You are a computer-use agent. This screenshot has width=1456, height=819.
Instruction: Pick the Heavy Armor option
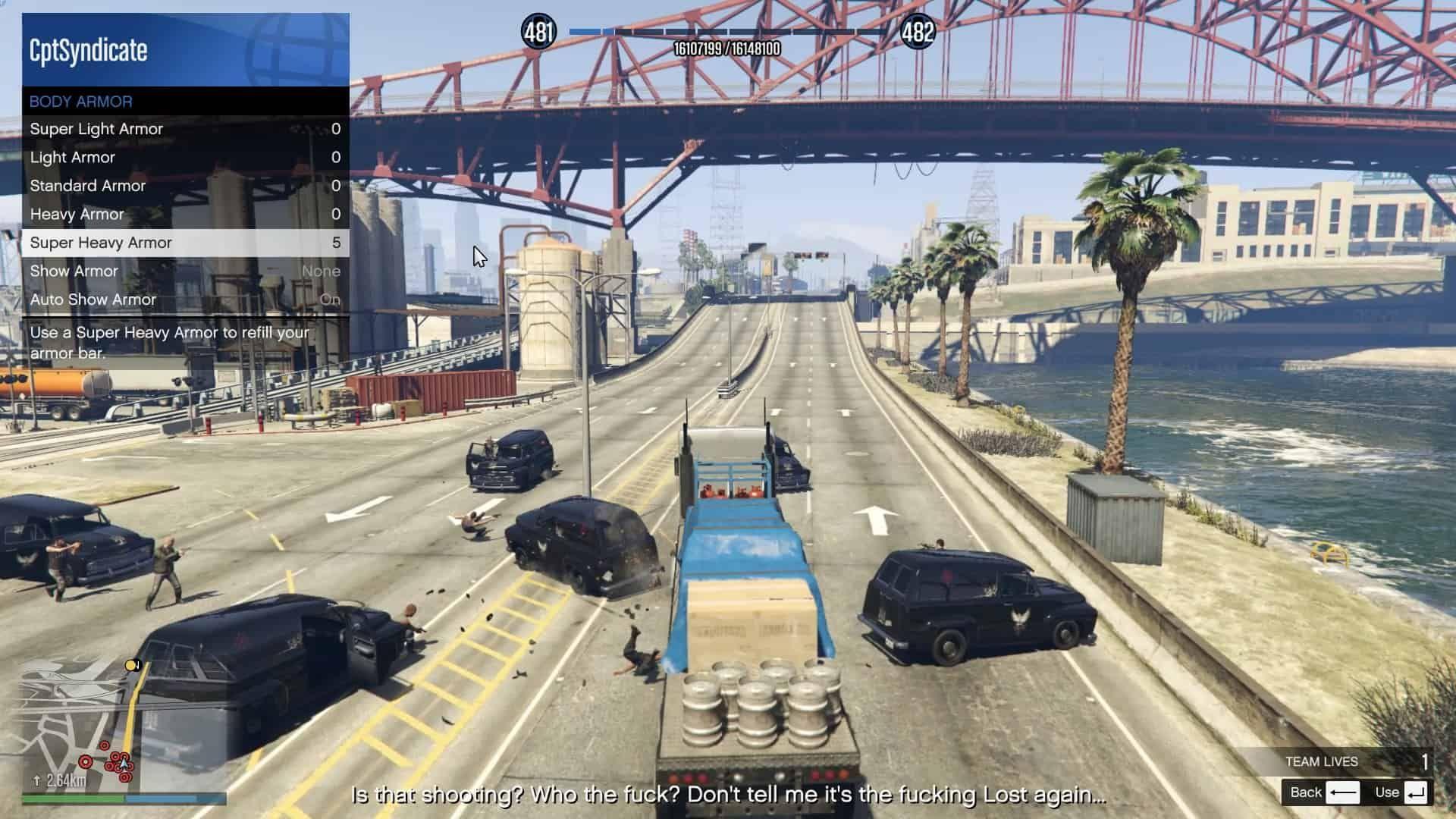pos(185,215)
